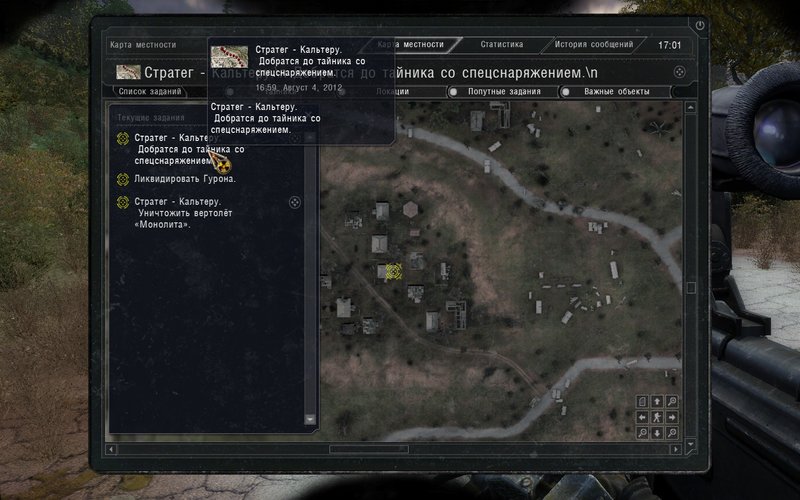Center the map on the player figure
The image size is (800, 500).
pyautogui.click(x=657, y=417)
